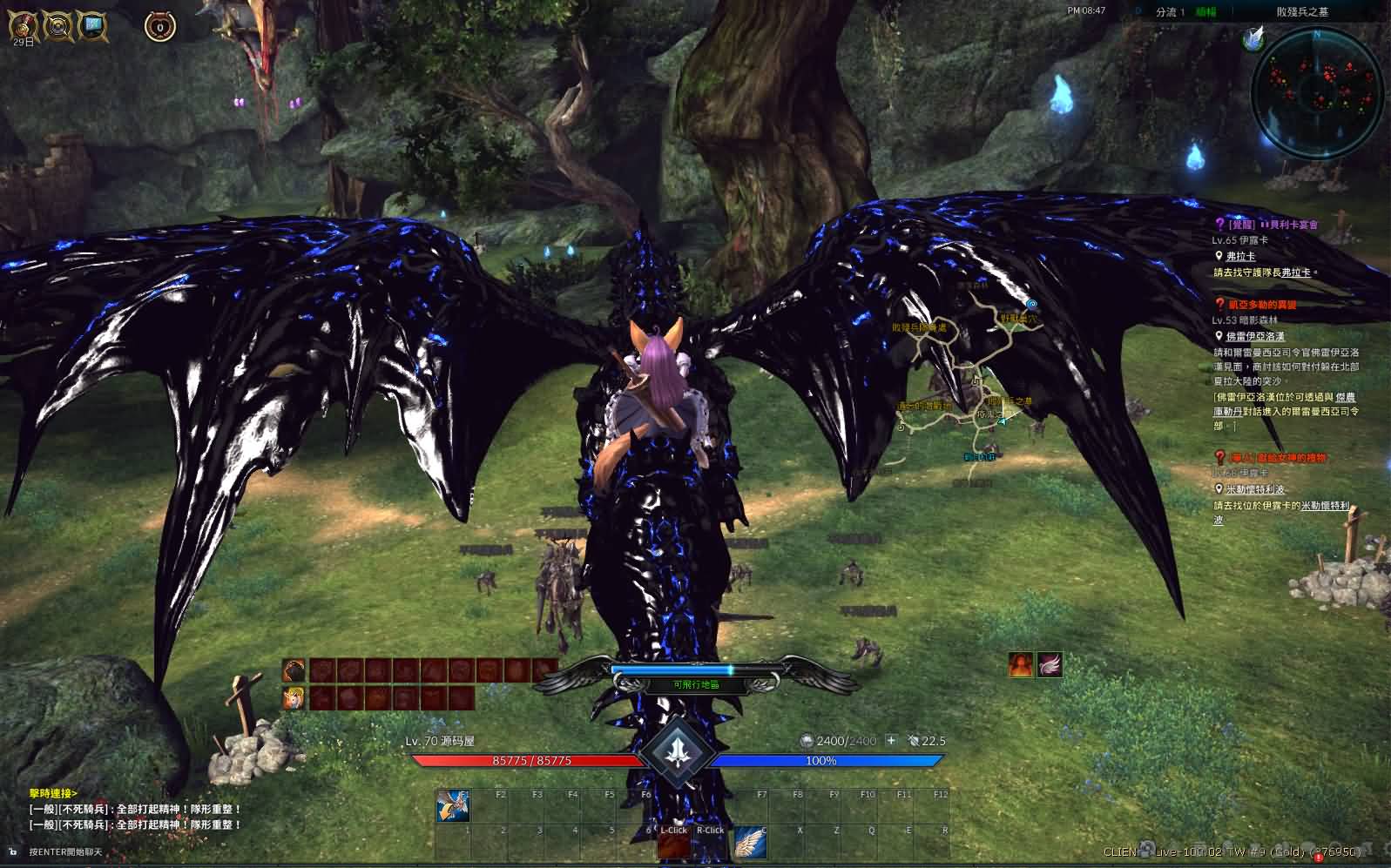Select the blonde character portrait in party list
The height and width of the screenshot is (868, 1391).
point(294,697)
